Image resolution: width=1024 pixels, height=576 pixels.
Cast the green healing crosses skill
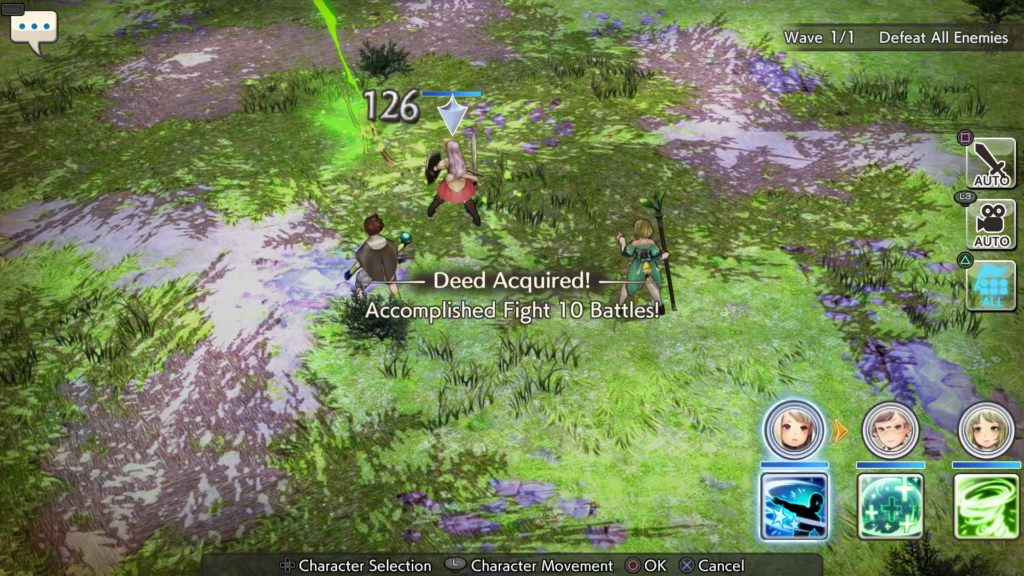click(890, 507)
